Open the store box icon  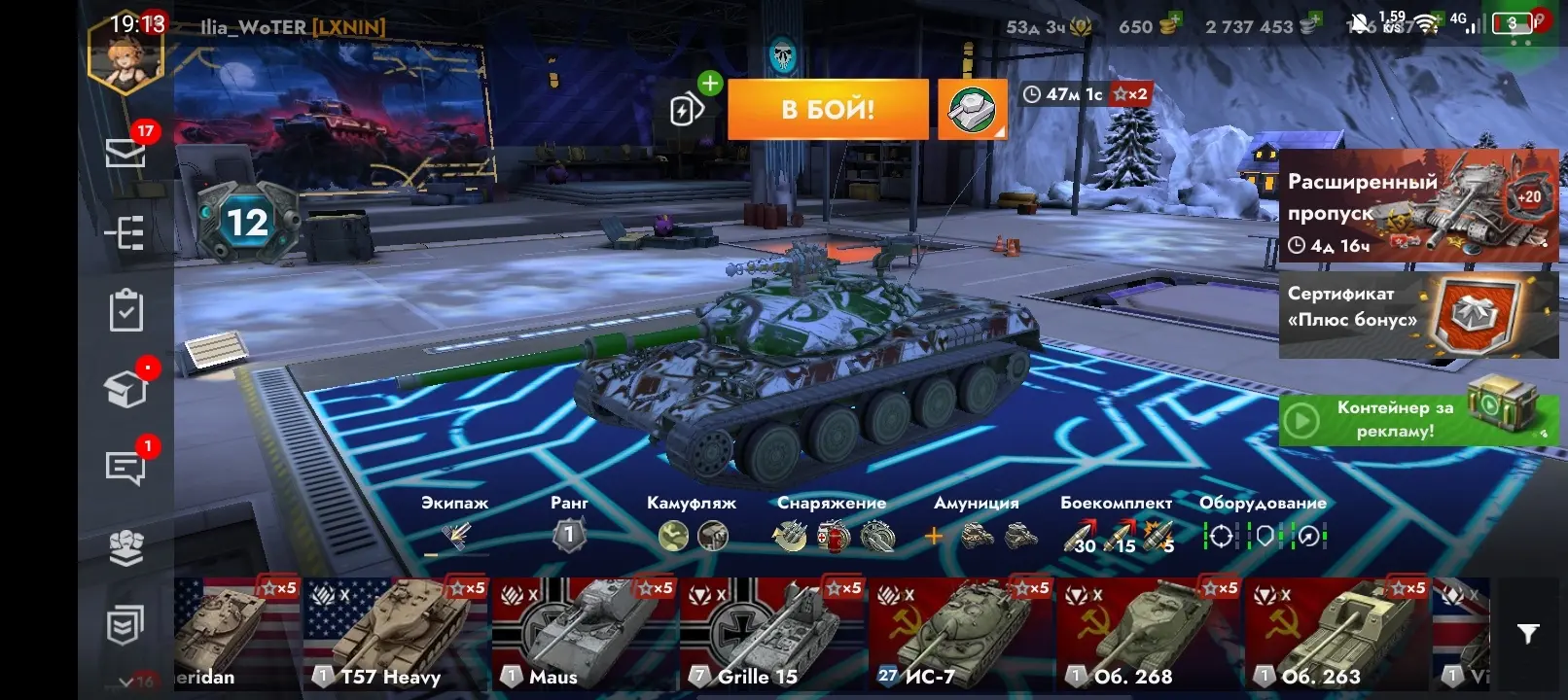tap(126, 389)
